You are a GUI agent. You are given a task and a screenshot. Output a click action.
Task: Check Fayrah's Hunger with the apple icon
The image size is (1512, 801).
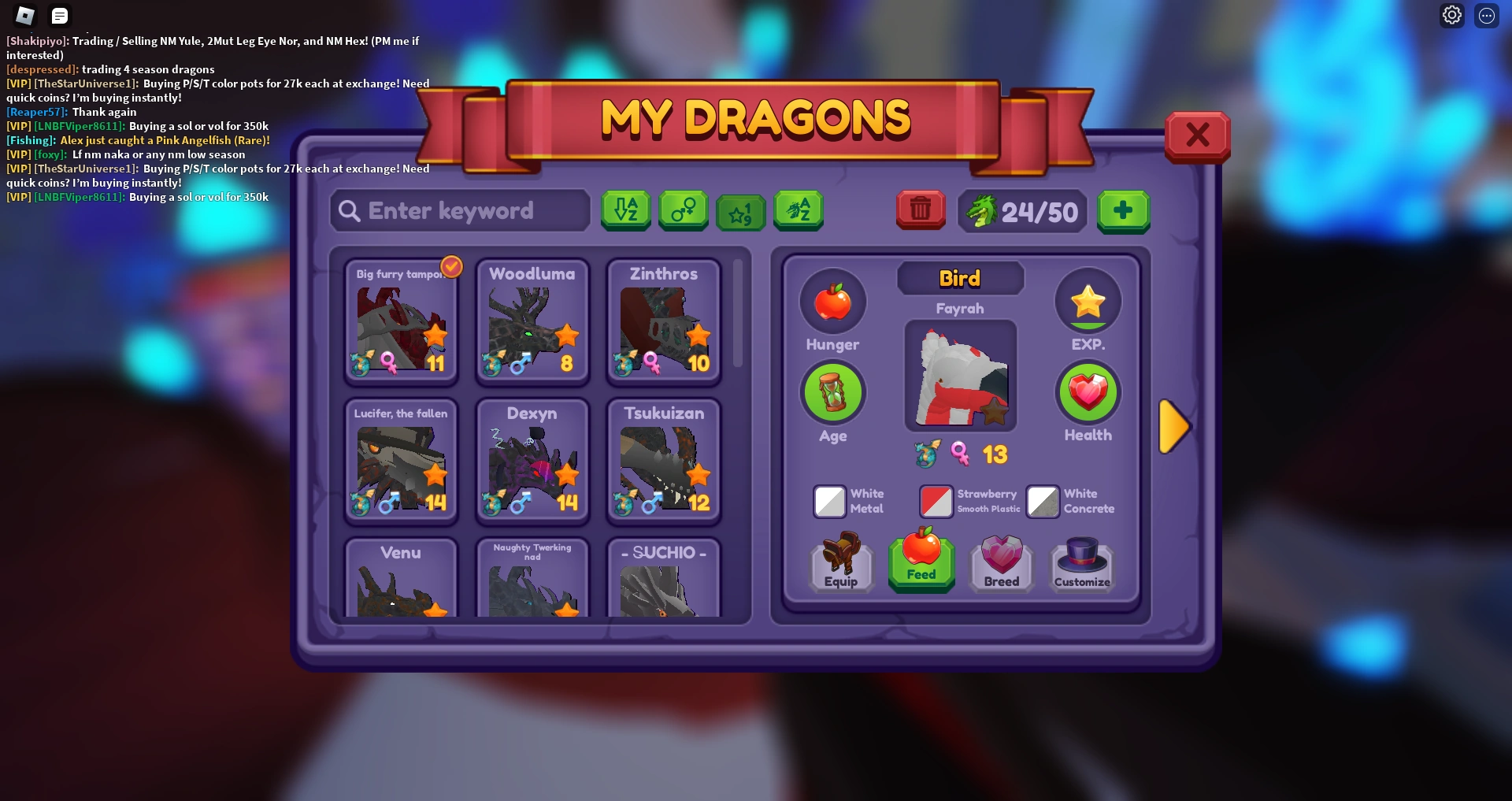833,302
